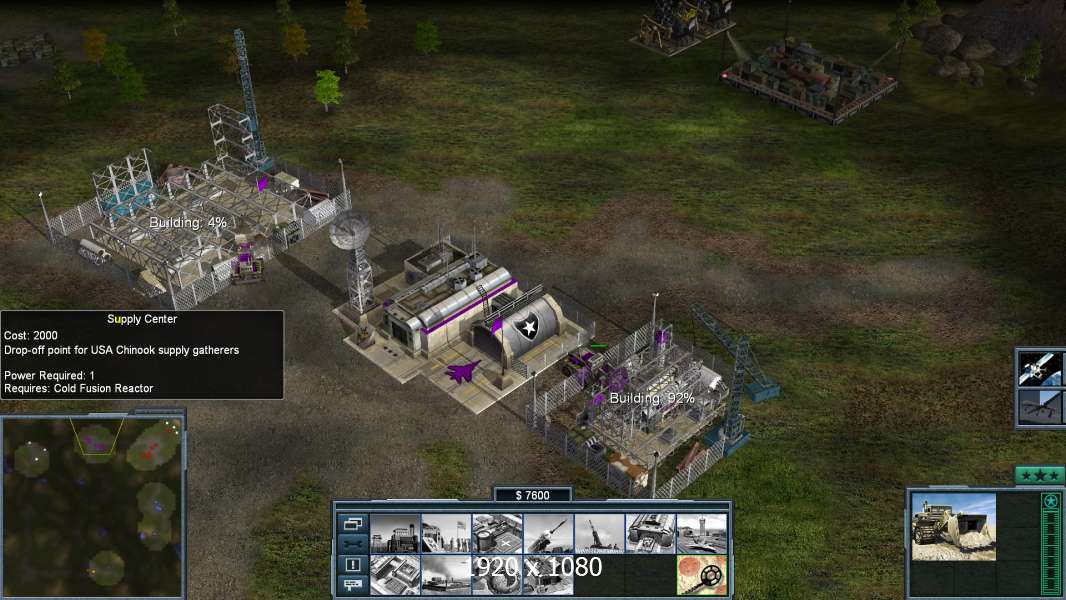Image resolution: width=1066 pixels, height=600 pixels.
Task: Choose the Supply Center build icon
Action: [497, 533]
